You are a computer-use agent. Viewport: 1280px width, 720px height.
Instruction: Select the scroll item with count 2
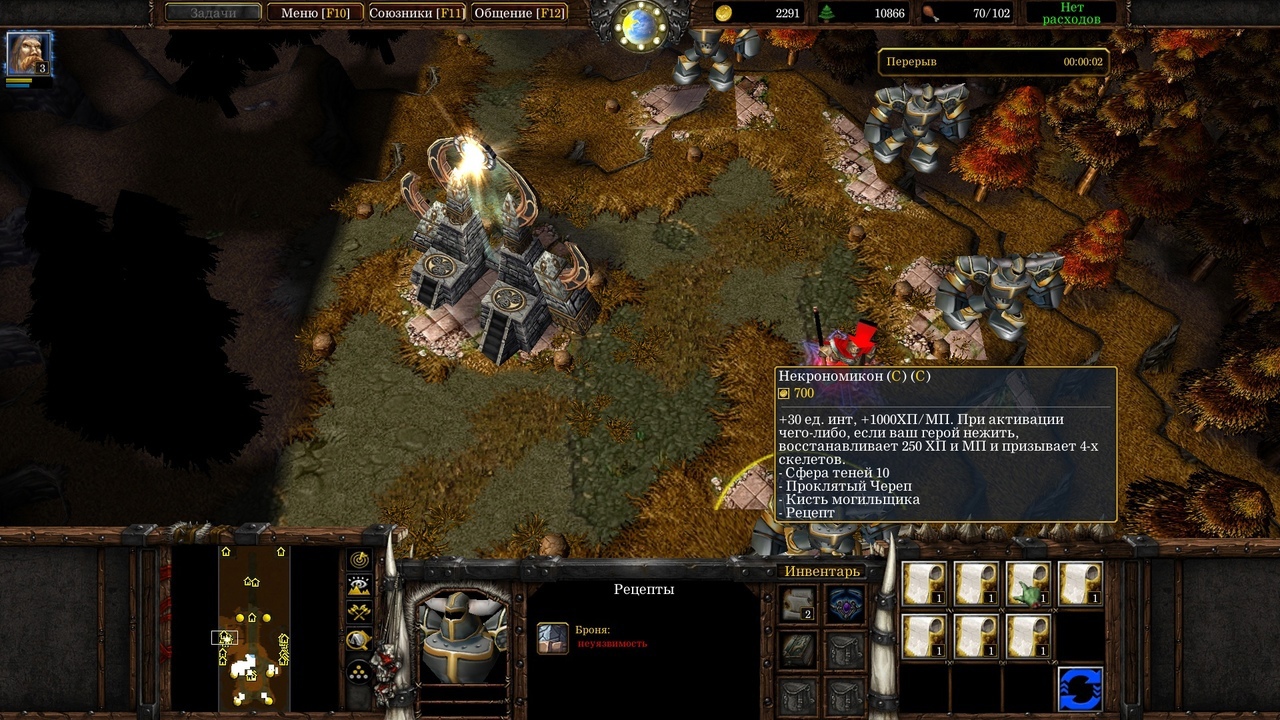click(x=798, y=604)
